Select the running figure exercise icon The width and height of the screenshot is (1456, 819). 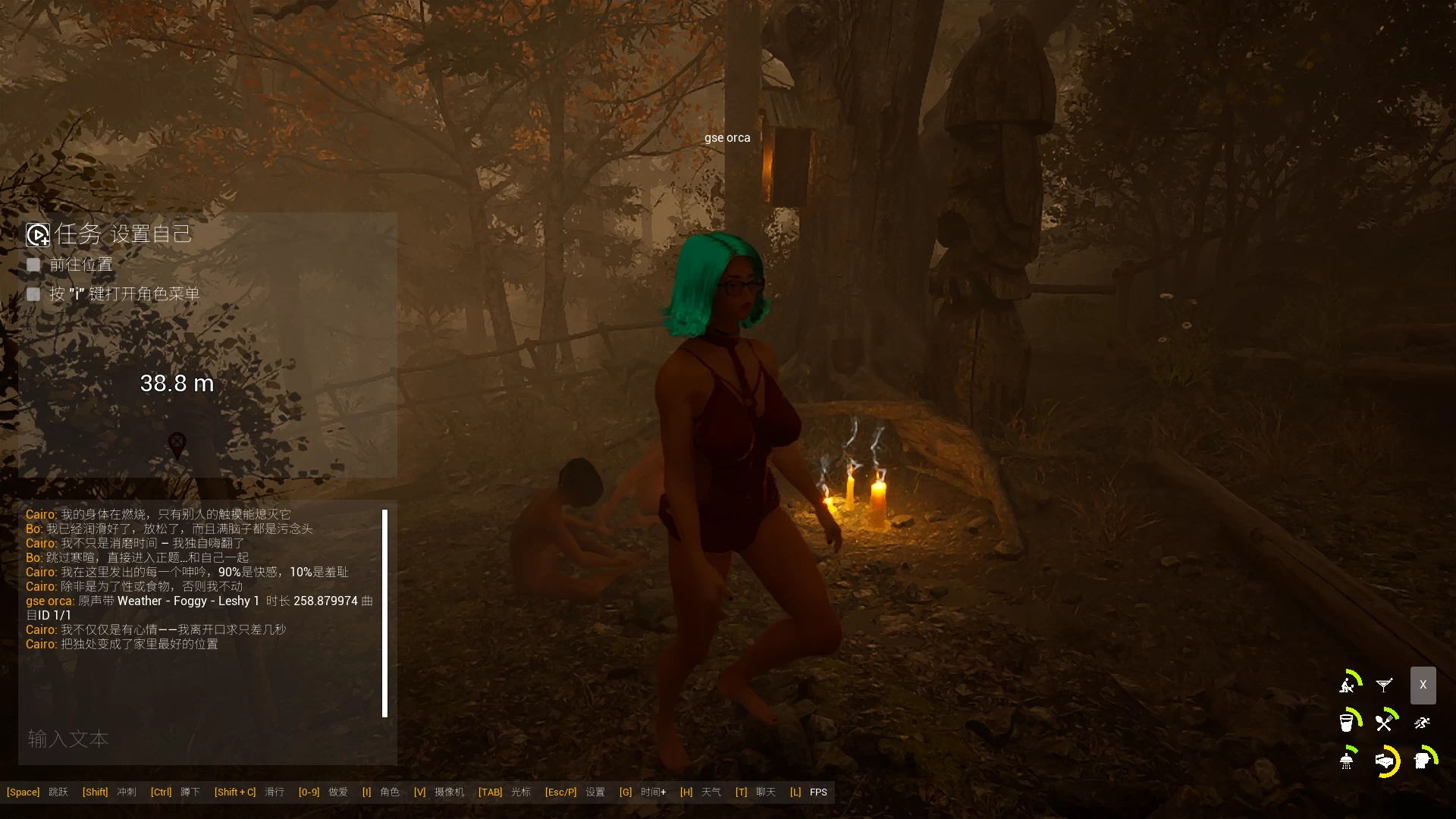tap(1422, 723)
